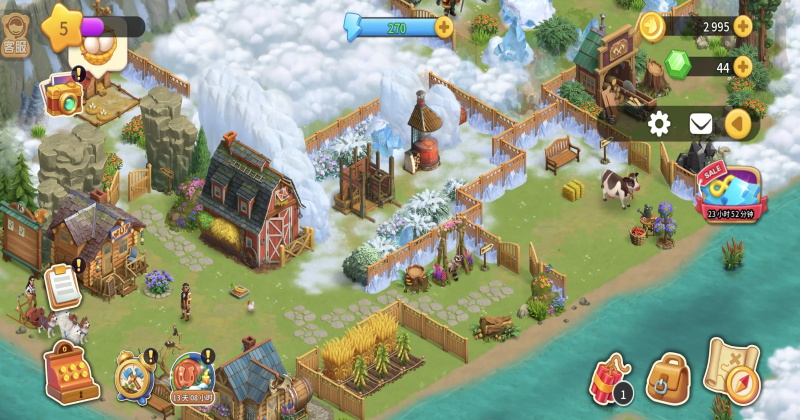800x420 pixels.
Task: Open the SALE offer with countdown timer
Action: tap(727, 192)
